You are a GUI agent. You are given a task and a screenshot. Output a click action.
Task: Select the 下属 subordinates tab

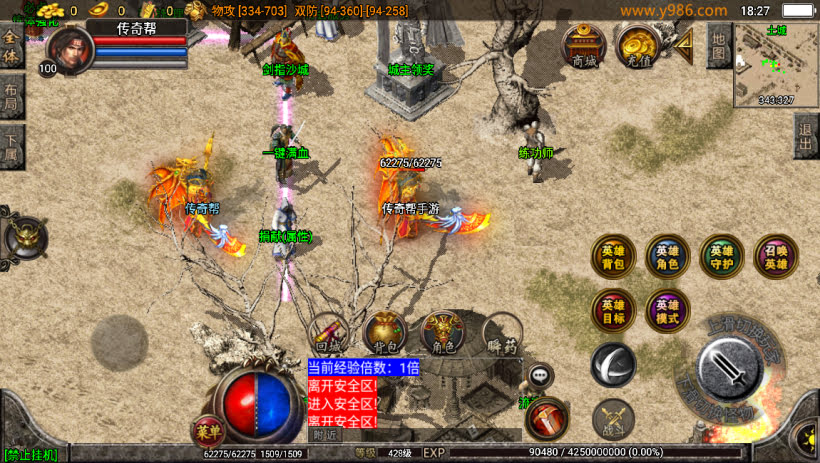coord(11,146)
